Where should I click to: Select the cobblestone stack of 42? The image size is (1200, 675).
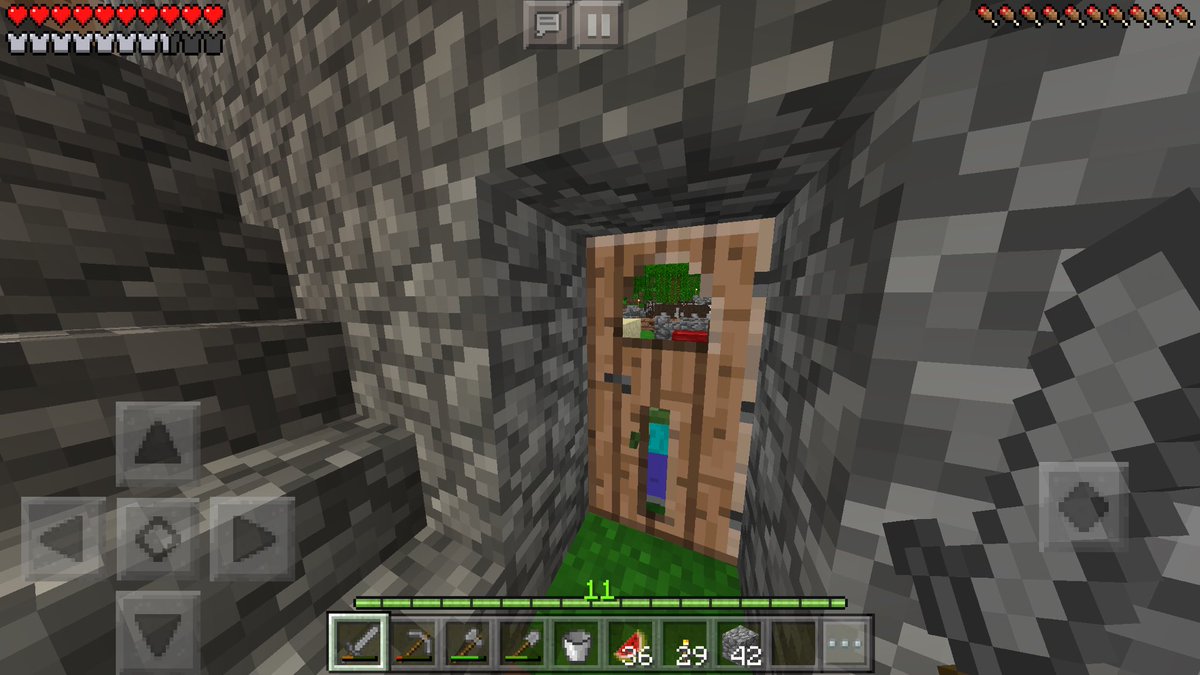click(737, 643)
